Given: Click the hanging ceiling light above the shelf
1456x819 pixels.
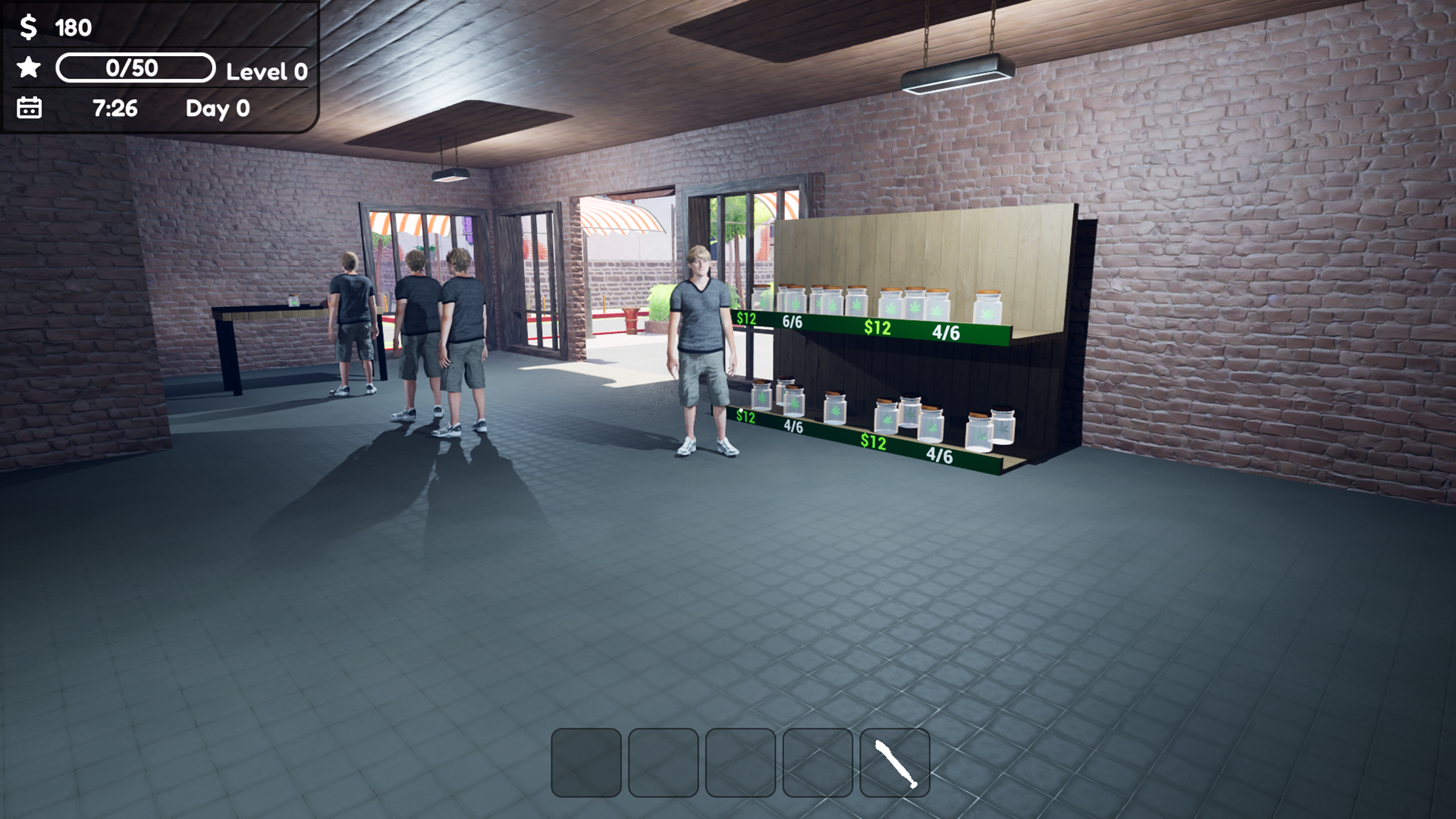Looking at the screenshot, I should 957,72.
